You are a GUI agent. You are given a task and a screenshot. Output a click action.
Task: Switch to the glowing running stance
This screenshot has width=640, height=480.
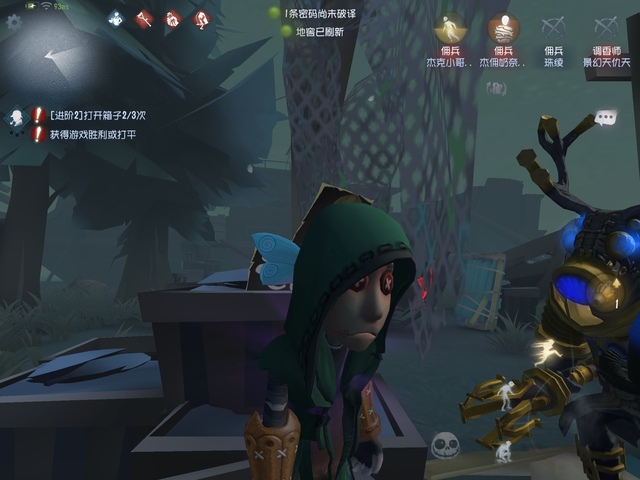click(x=546, y=350)
